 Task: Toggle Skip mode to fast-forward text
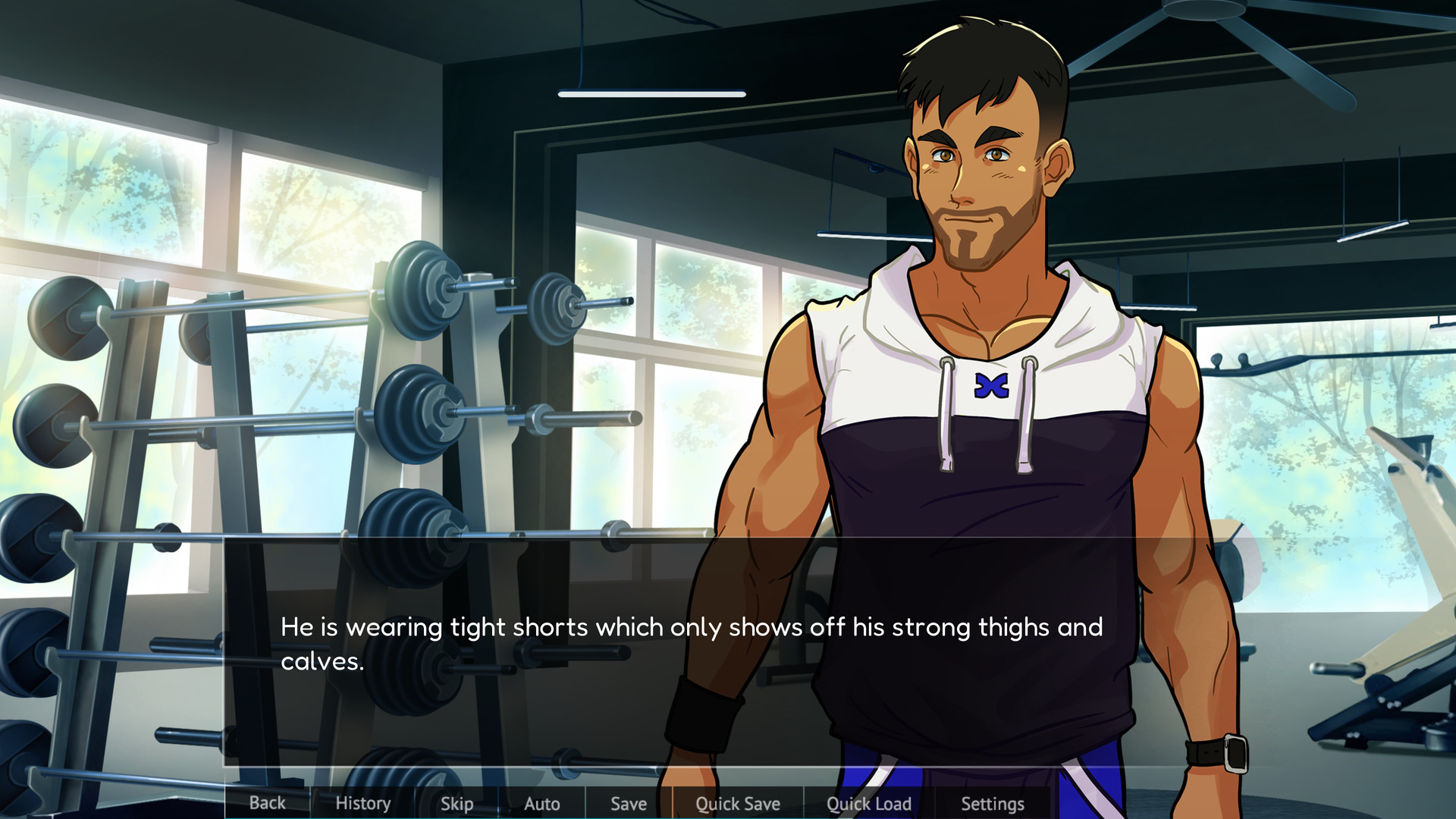[456, 803]
